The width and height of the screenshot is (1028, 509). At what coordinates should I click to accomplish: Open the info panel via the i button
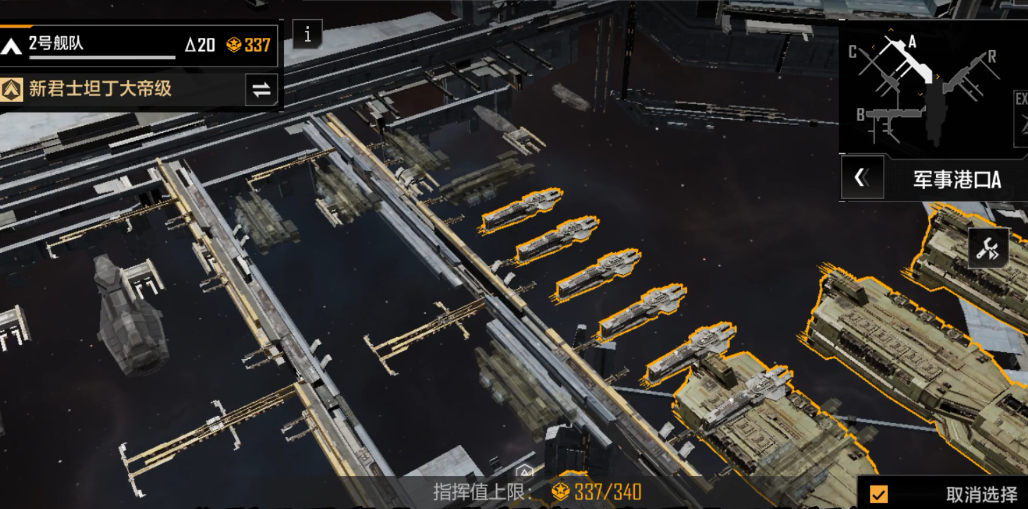307,34
